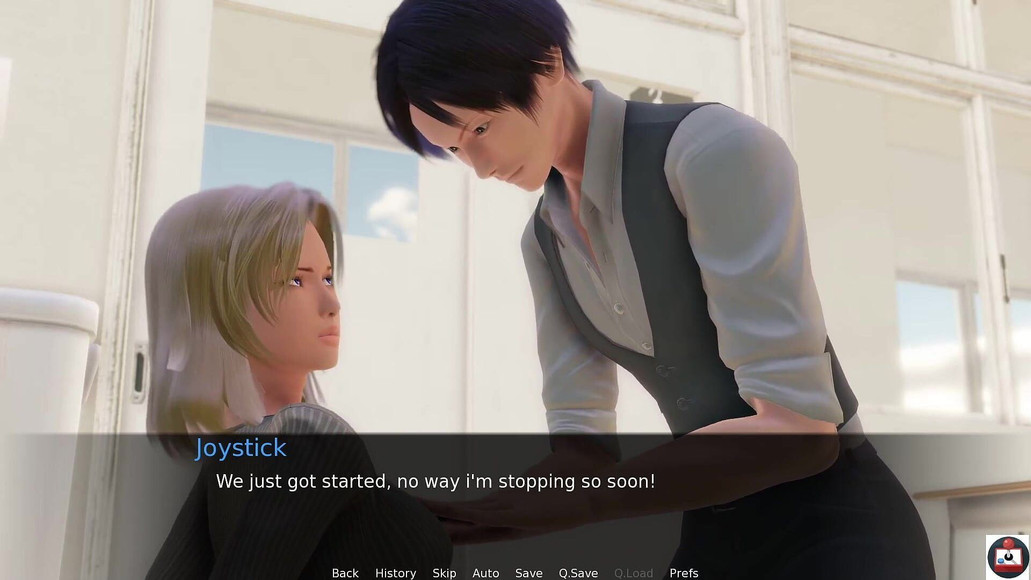Open the Prefs settings
This screenshot has width=1031, height=580.
click(x=684, y=573)
